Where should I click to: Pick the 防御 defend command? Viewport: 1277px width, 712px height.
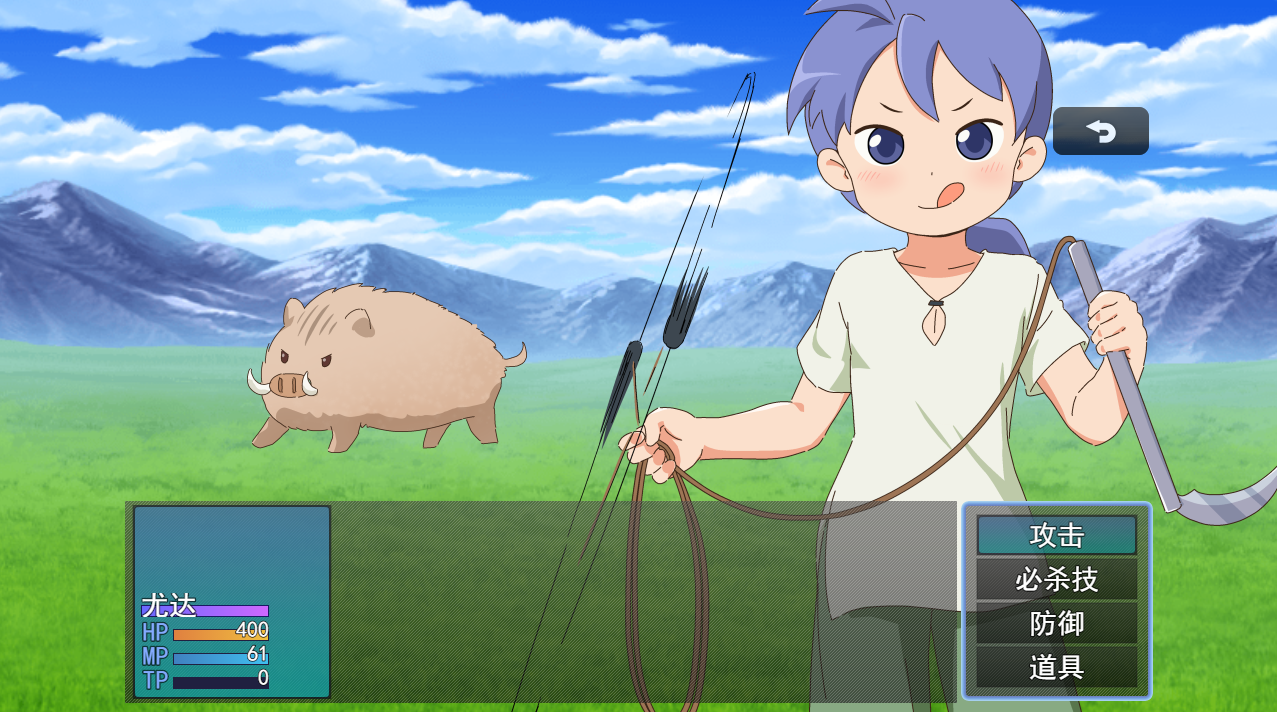[1056, 623]
